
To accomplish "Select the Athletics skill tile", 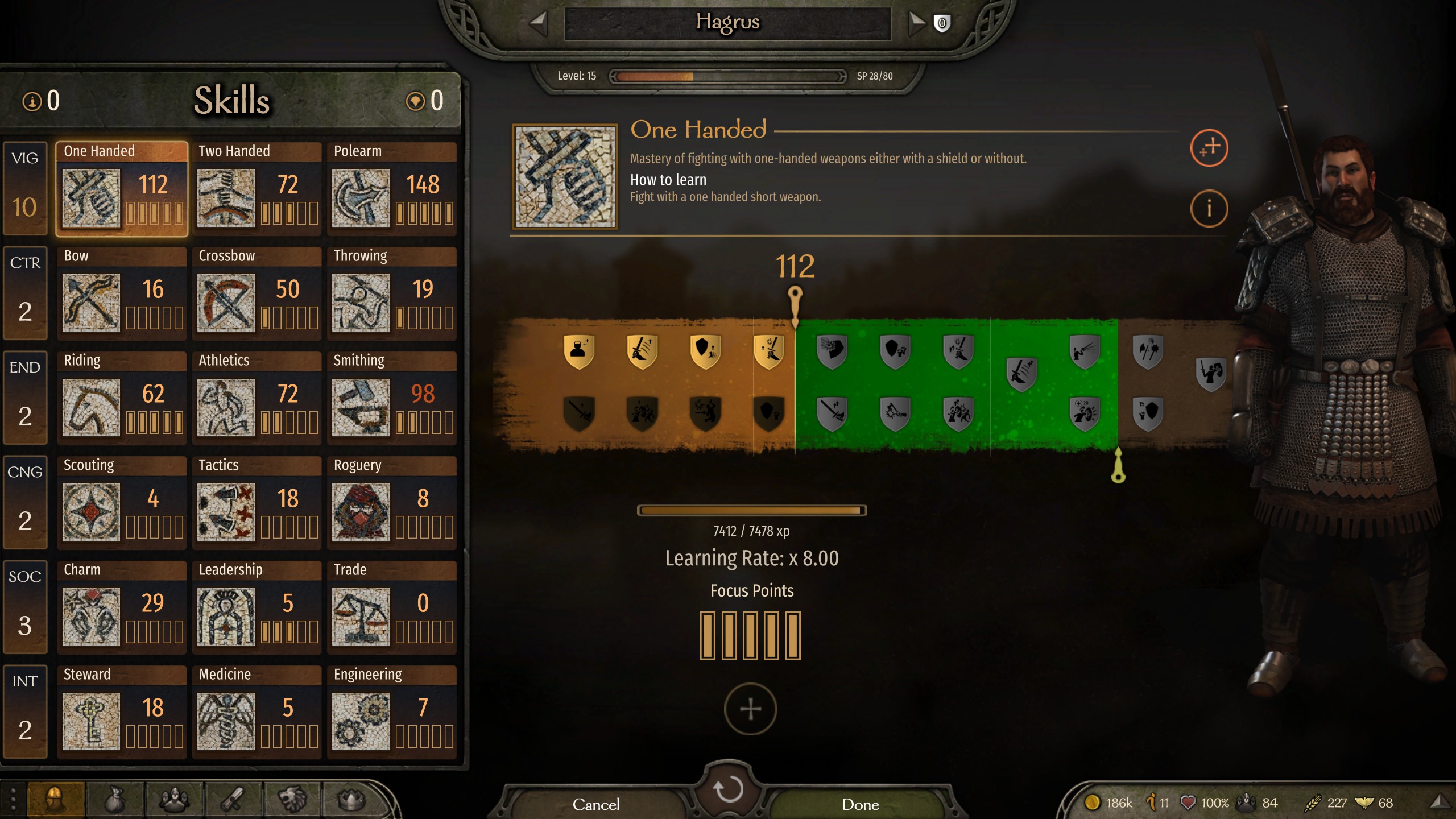I will 257,398.
